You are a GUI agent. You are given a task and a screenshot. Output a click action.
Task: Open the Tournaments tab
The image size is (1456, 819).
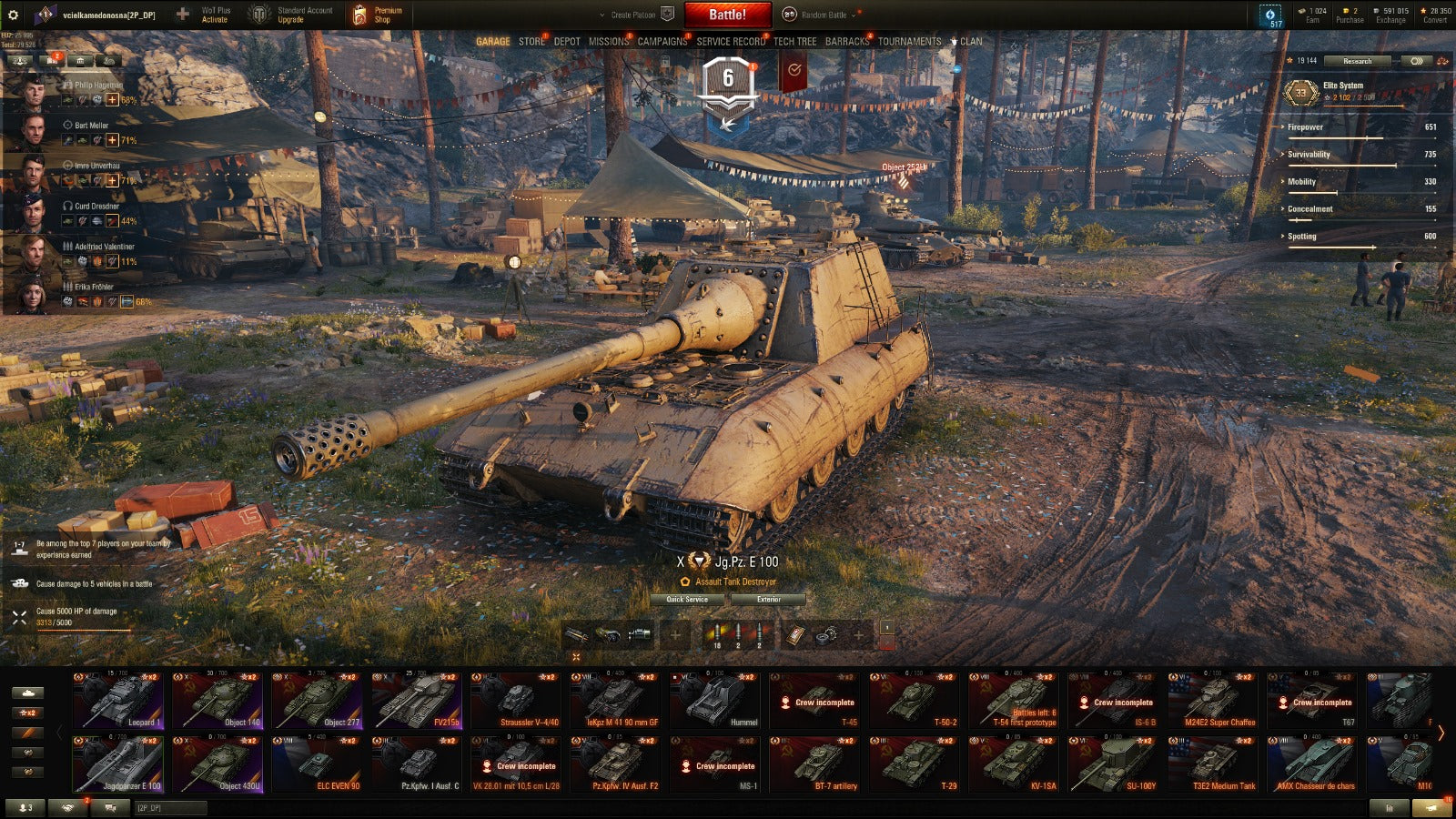(x=909, y=42)
